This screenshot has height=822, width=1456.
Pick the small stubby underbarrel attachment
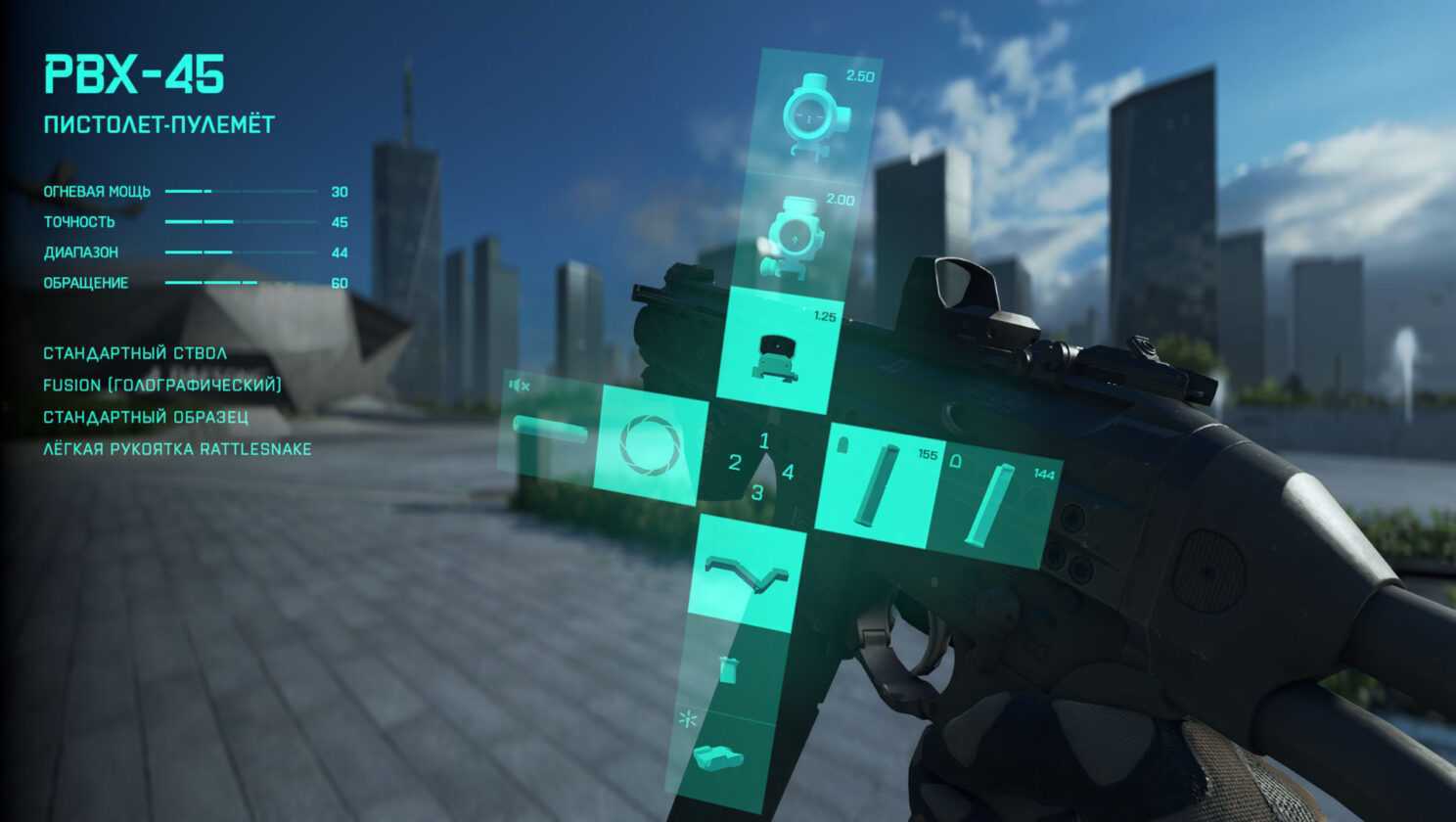(x=729, y=671)
